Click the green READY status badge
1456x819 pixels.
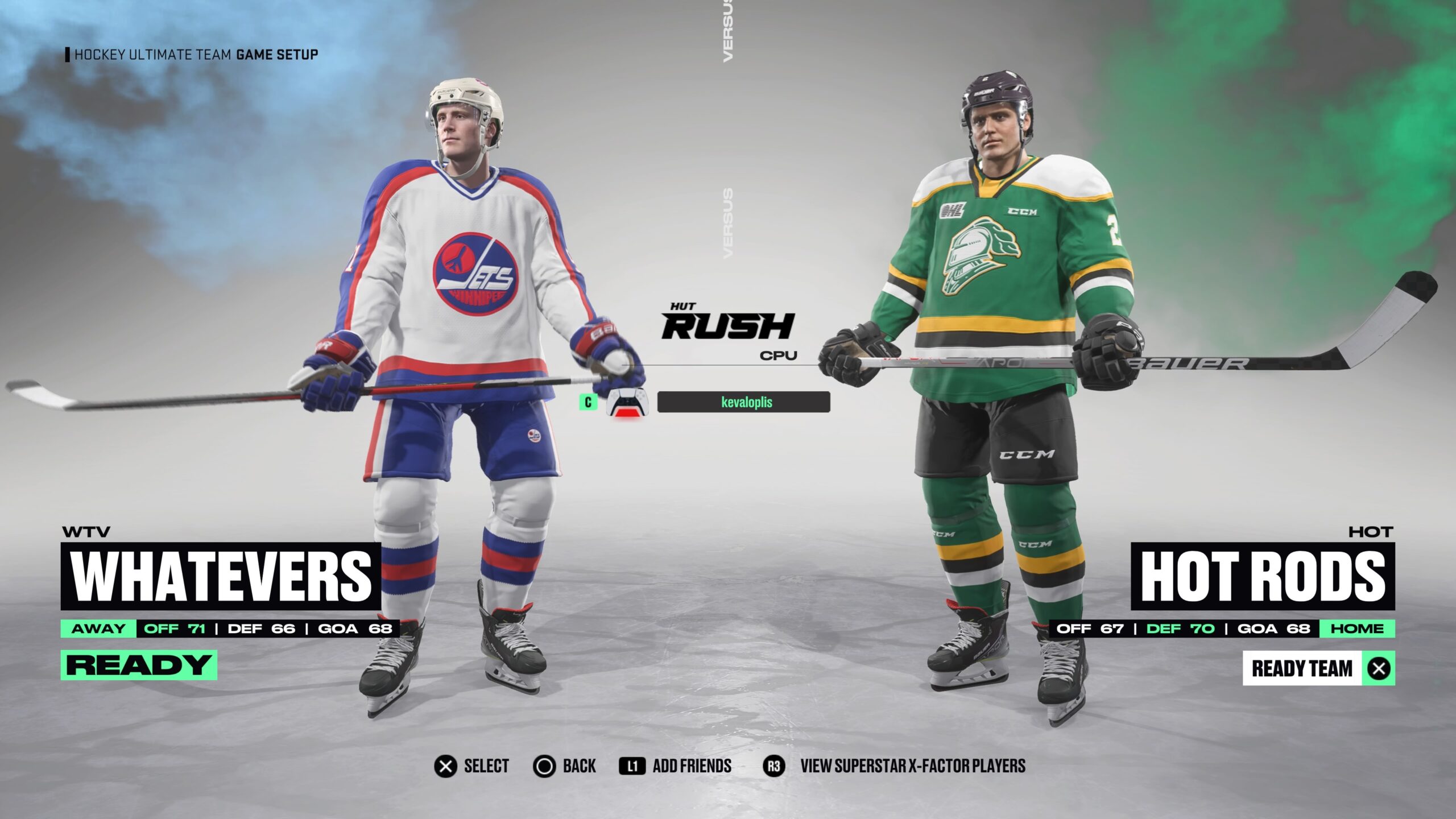(139, 665)
